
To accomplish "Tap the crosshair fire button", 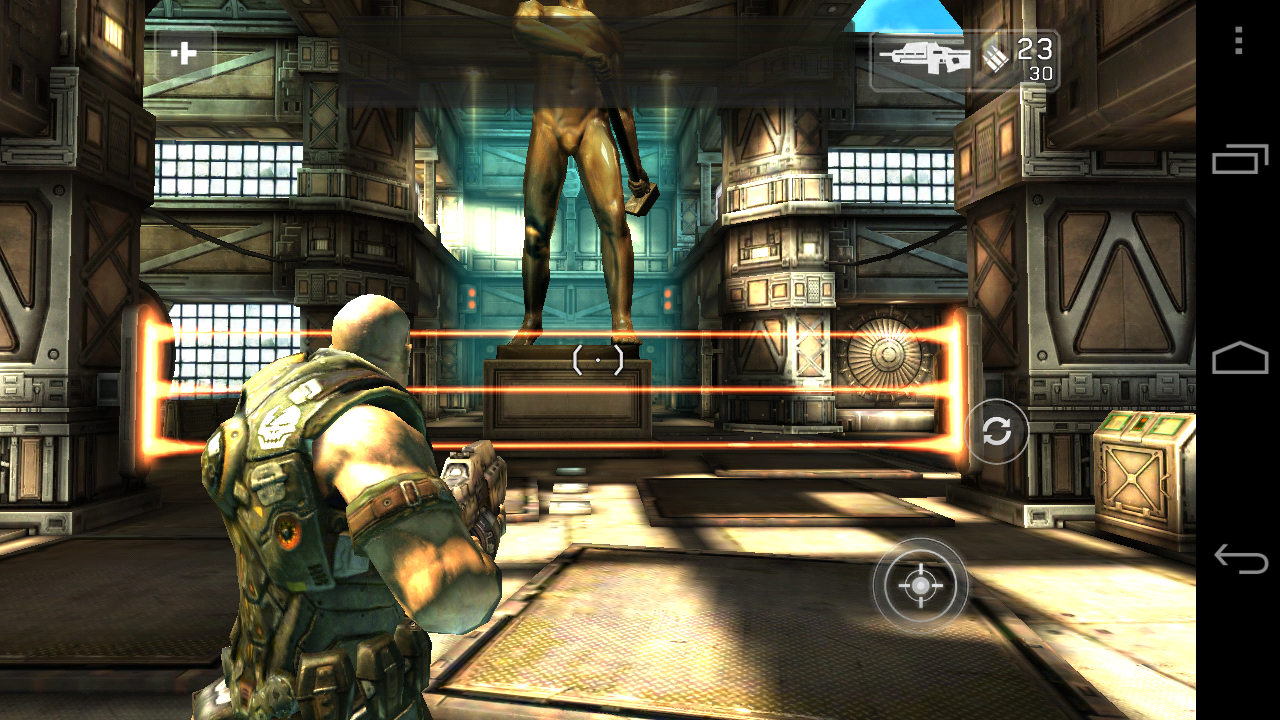I will pos(920,586).
